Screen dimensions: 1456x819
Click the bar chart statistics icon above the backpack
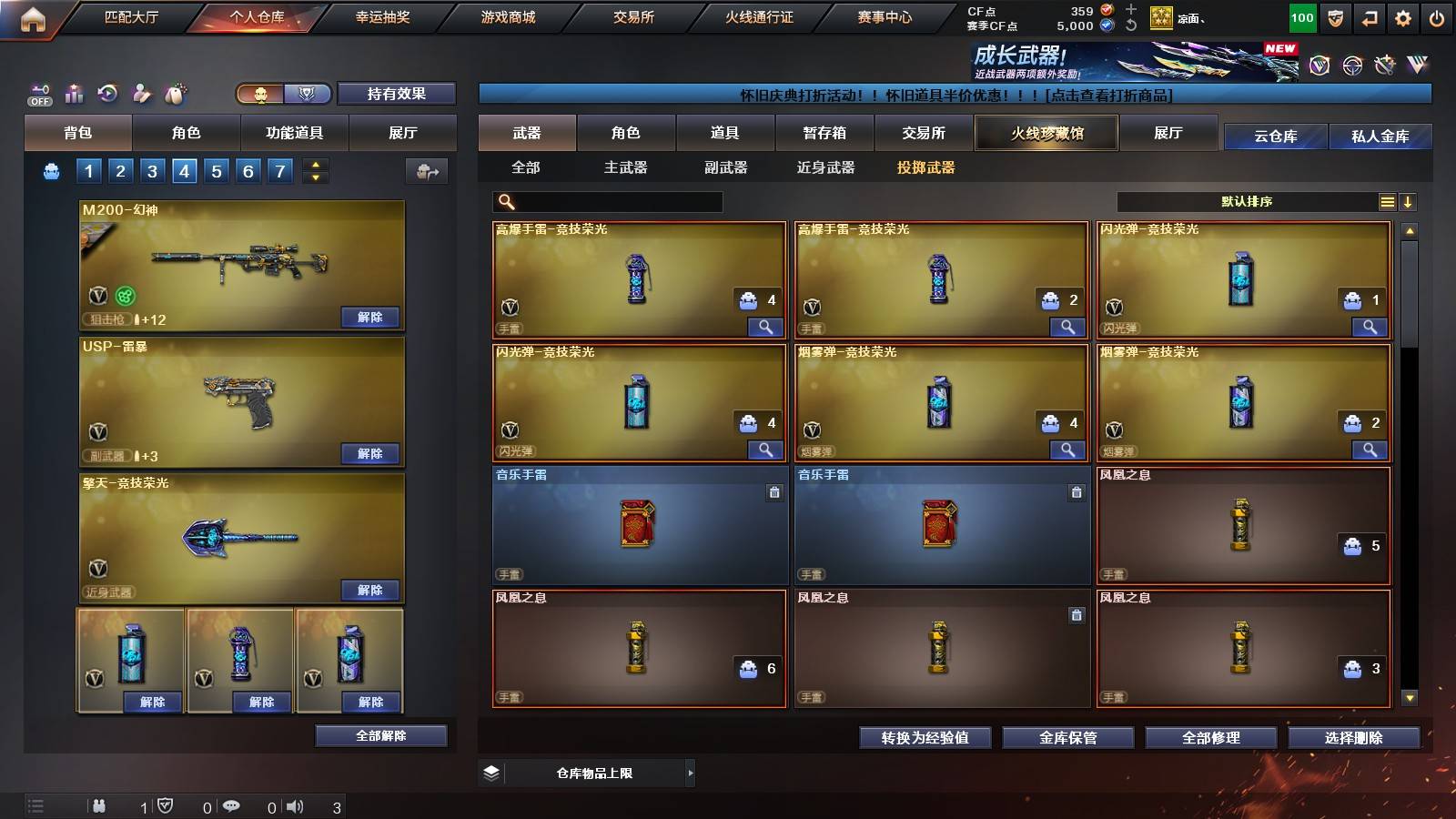click(x=76, y=94)
